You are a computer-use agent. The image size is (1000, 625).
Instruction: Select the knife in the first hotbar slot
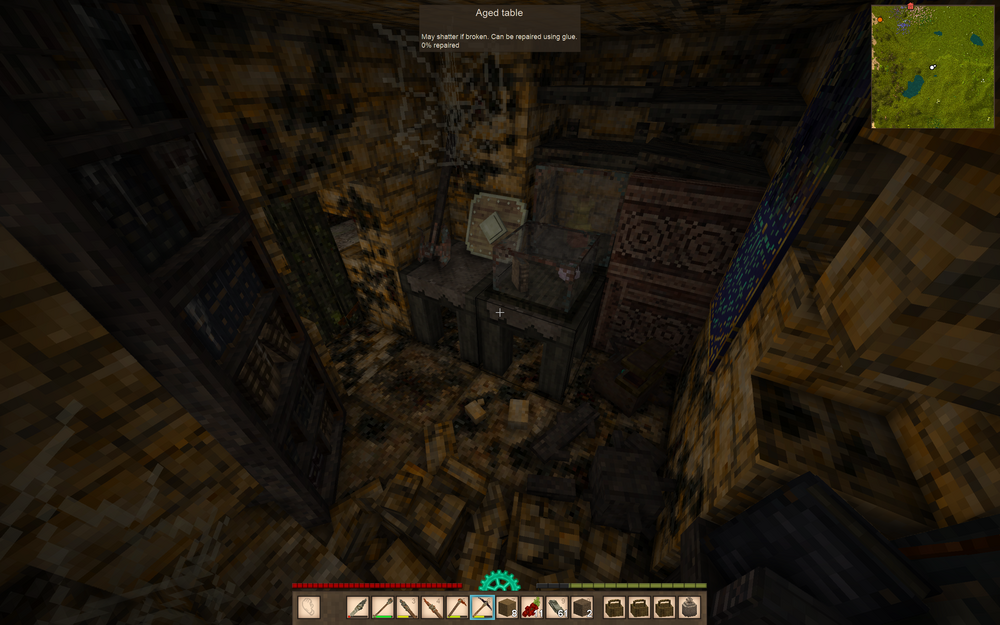358,607
